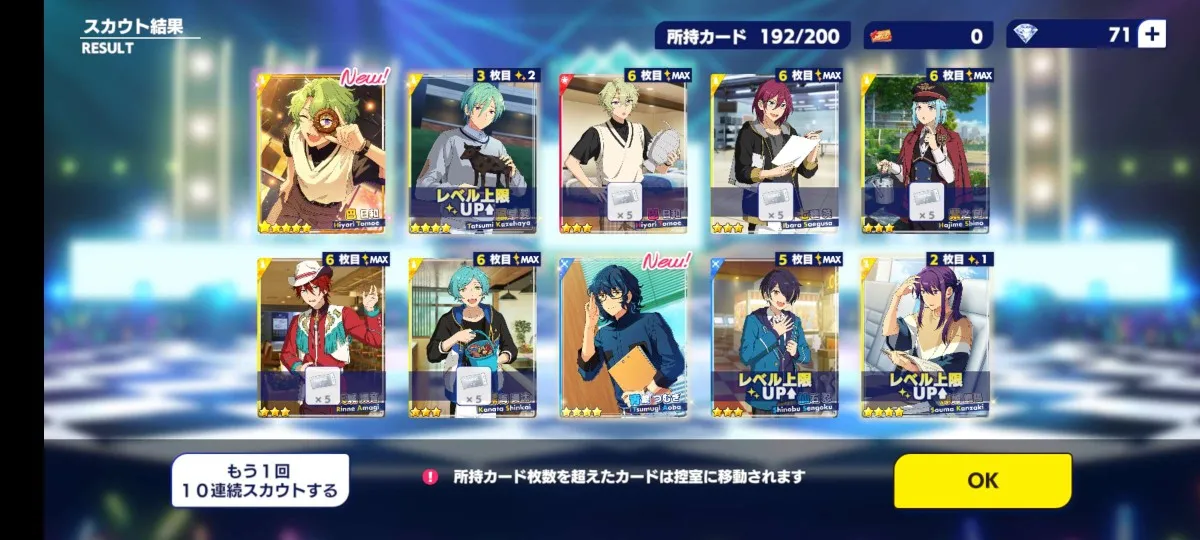Select the three-star Hiyori Tomoe card
This screenshot has height=540, width=1200.
point(623,153)
